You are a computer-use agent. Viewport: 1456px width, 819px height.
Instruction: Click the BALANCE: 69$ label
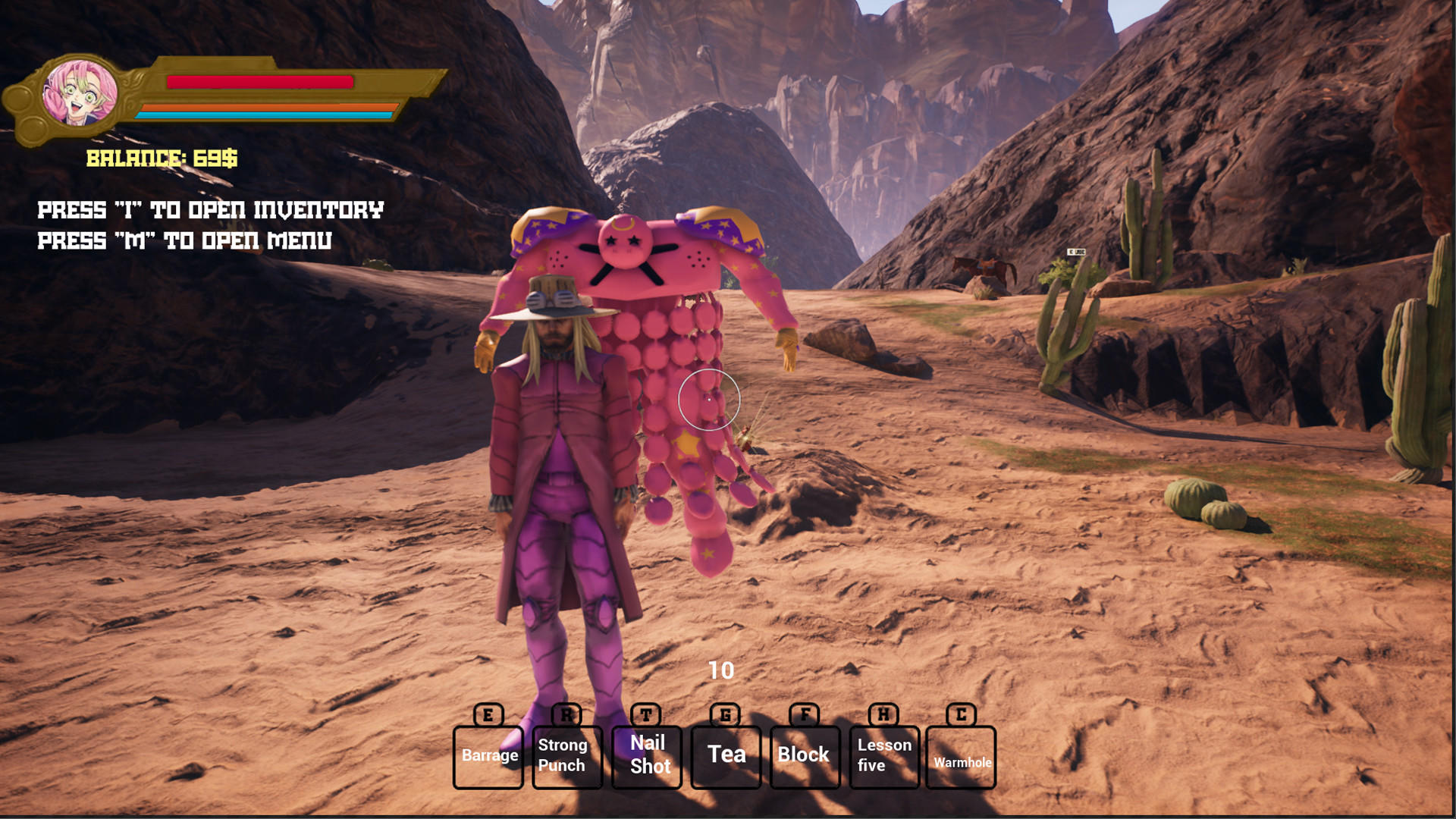point(162,159)
